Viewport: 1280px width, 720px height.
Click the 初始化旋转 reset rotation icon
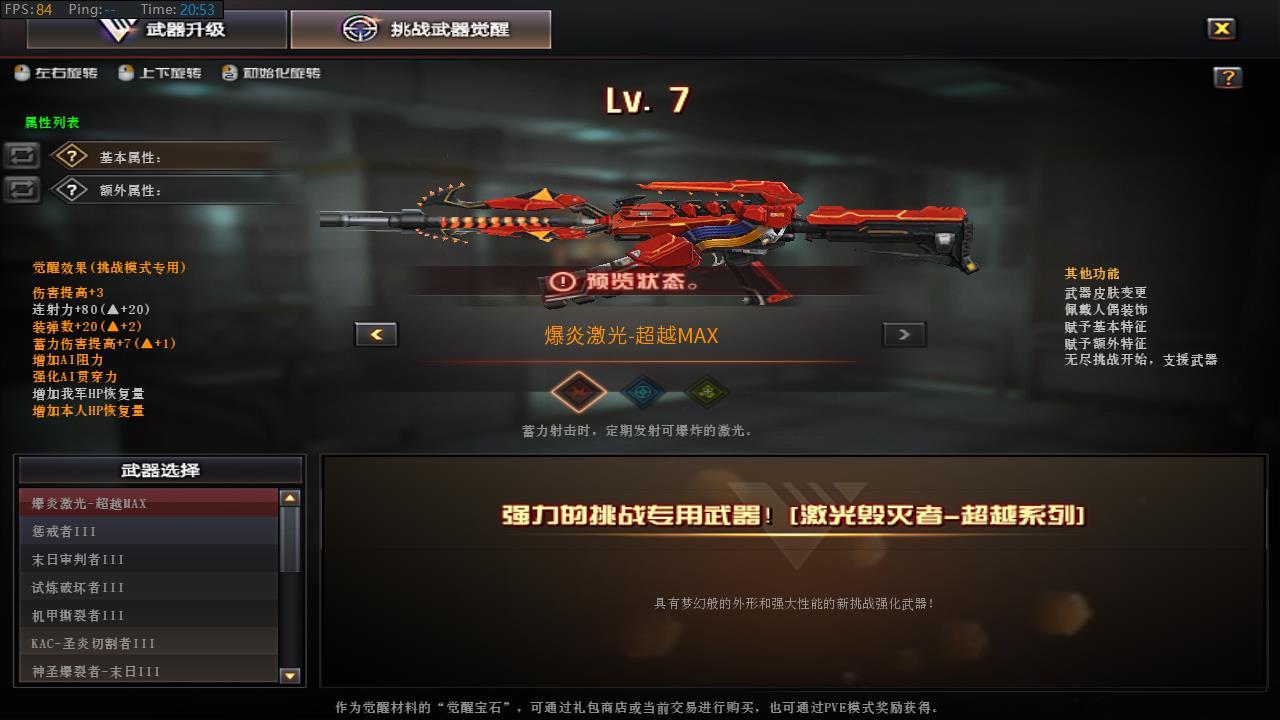(x=227, y=72)
